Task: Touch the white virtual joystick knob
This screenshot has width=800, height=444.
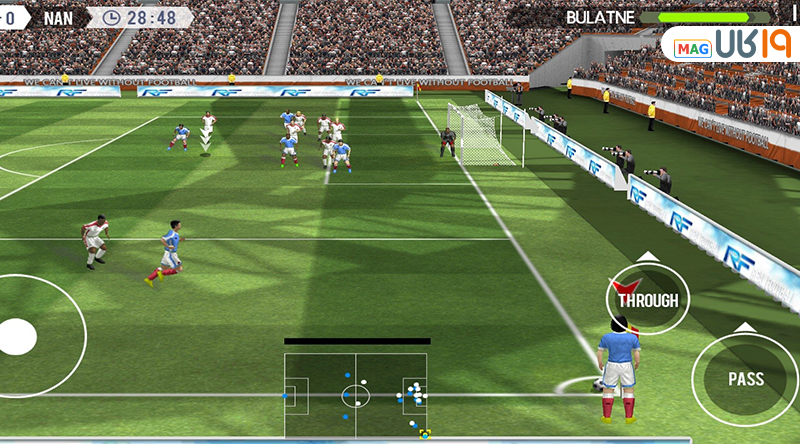Action: tap(17, 336)
